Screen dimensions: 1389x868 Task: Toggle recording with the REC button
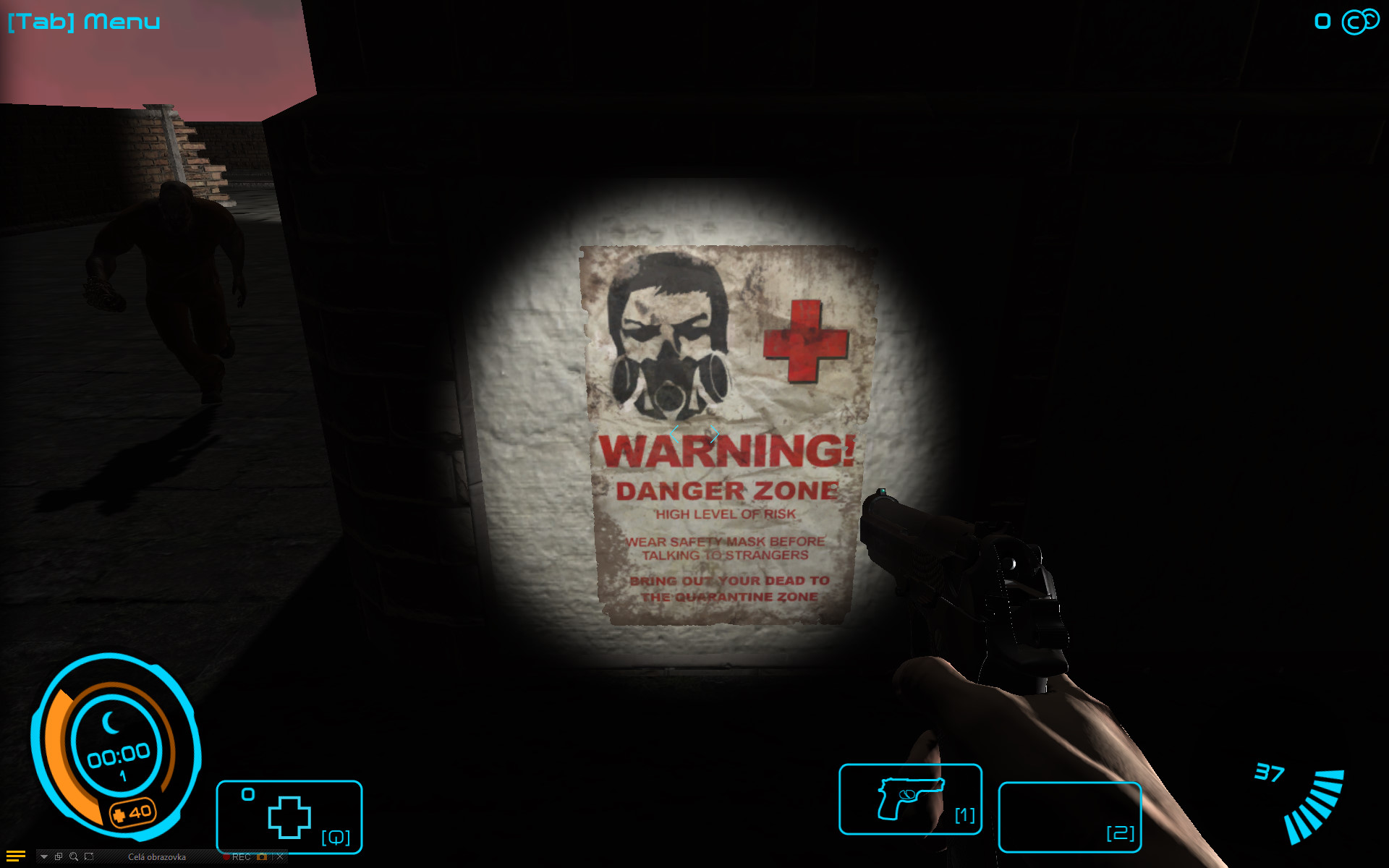(239, 857)
